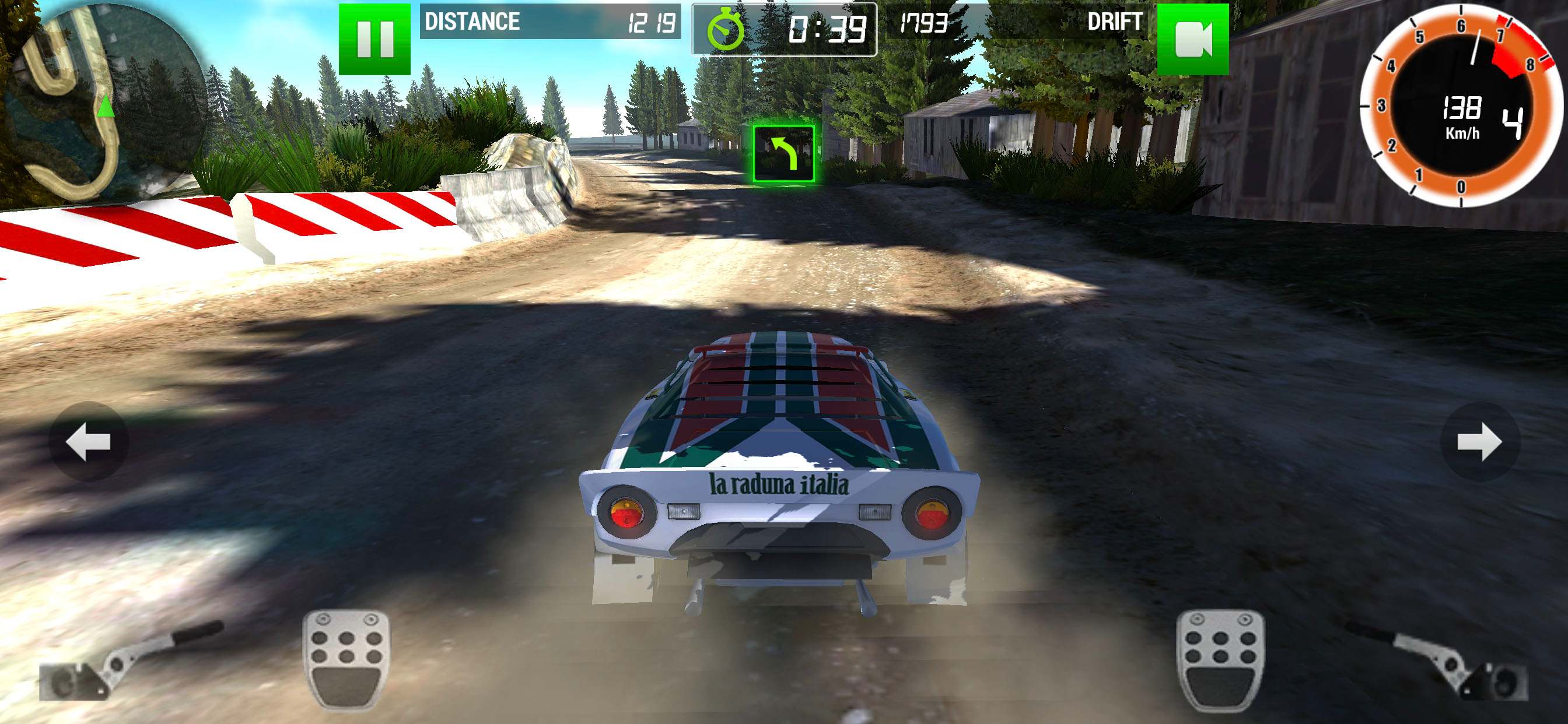This screenshot has height=724, width=1568.
Task: Steer left with the left arrow button
Action: (x=88, y=442)
